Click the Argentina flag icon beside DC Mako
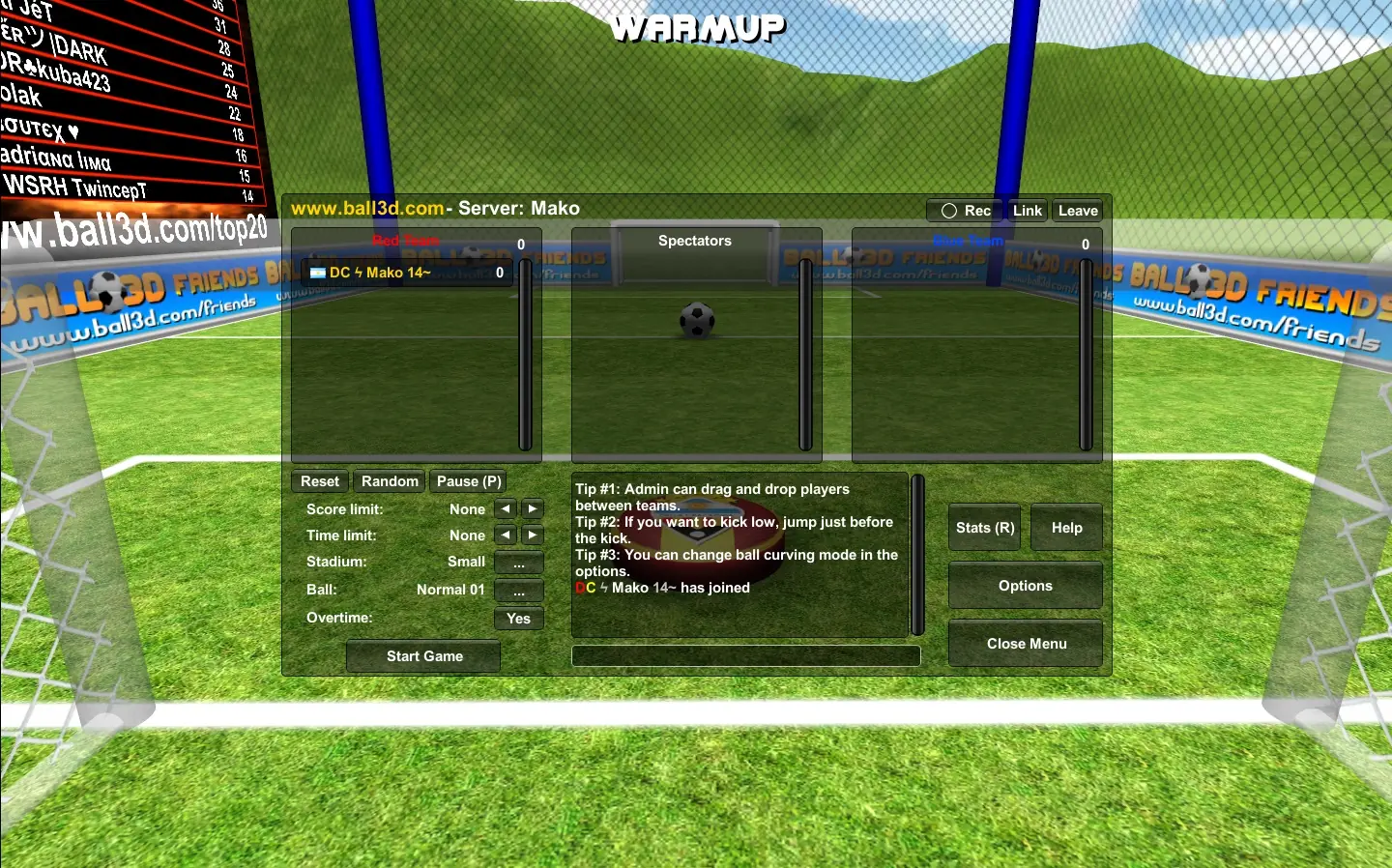The image size is (1392, 868). click(319, 273)
